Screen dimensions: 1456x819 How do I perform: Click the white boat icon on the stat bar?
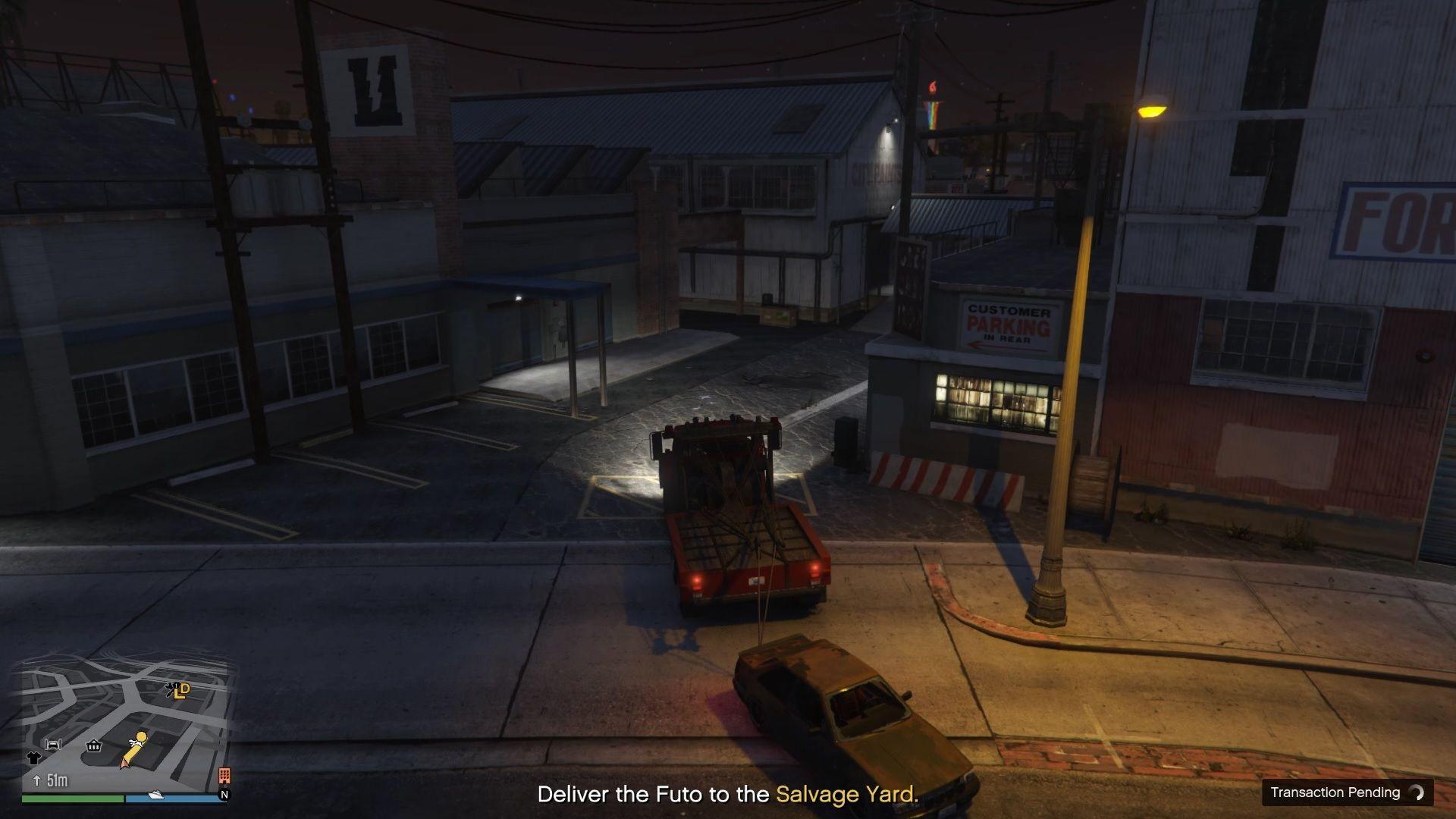click(x=156, y=795)
